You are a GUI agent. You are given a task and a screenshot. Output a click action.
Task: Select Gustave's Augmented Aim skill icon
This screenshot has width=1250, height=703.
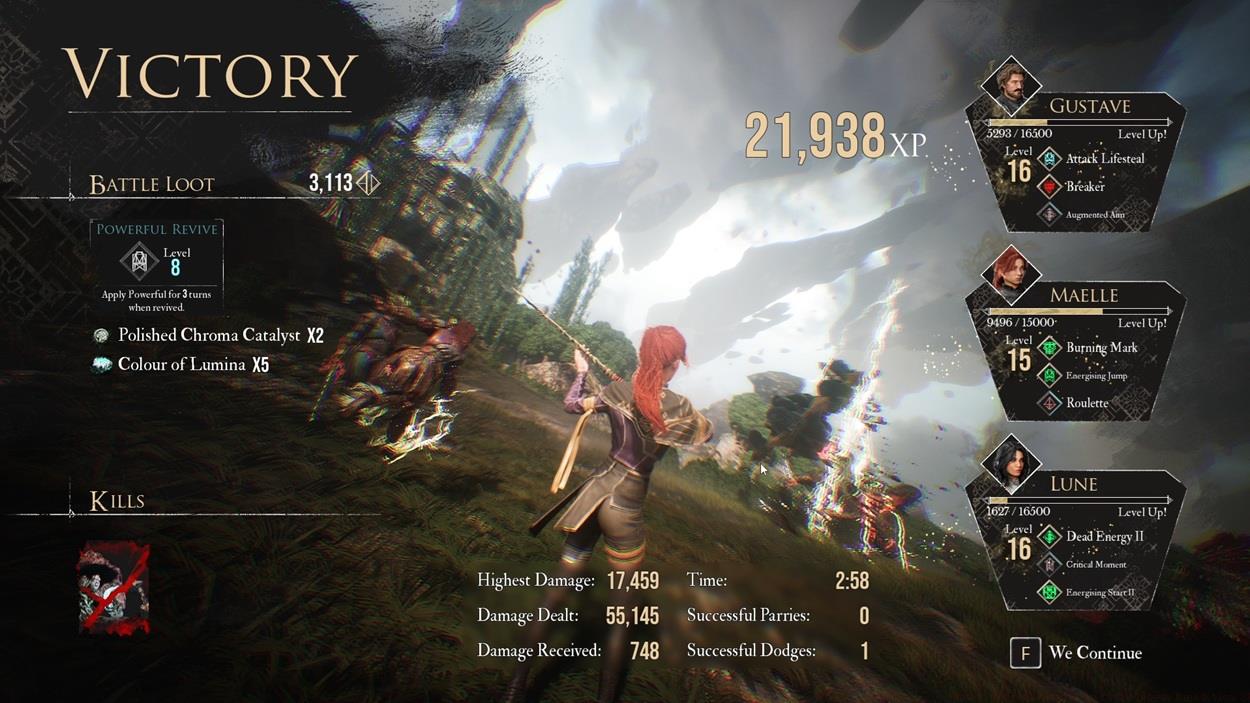1050,214
